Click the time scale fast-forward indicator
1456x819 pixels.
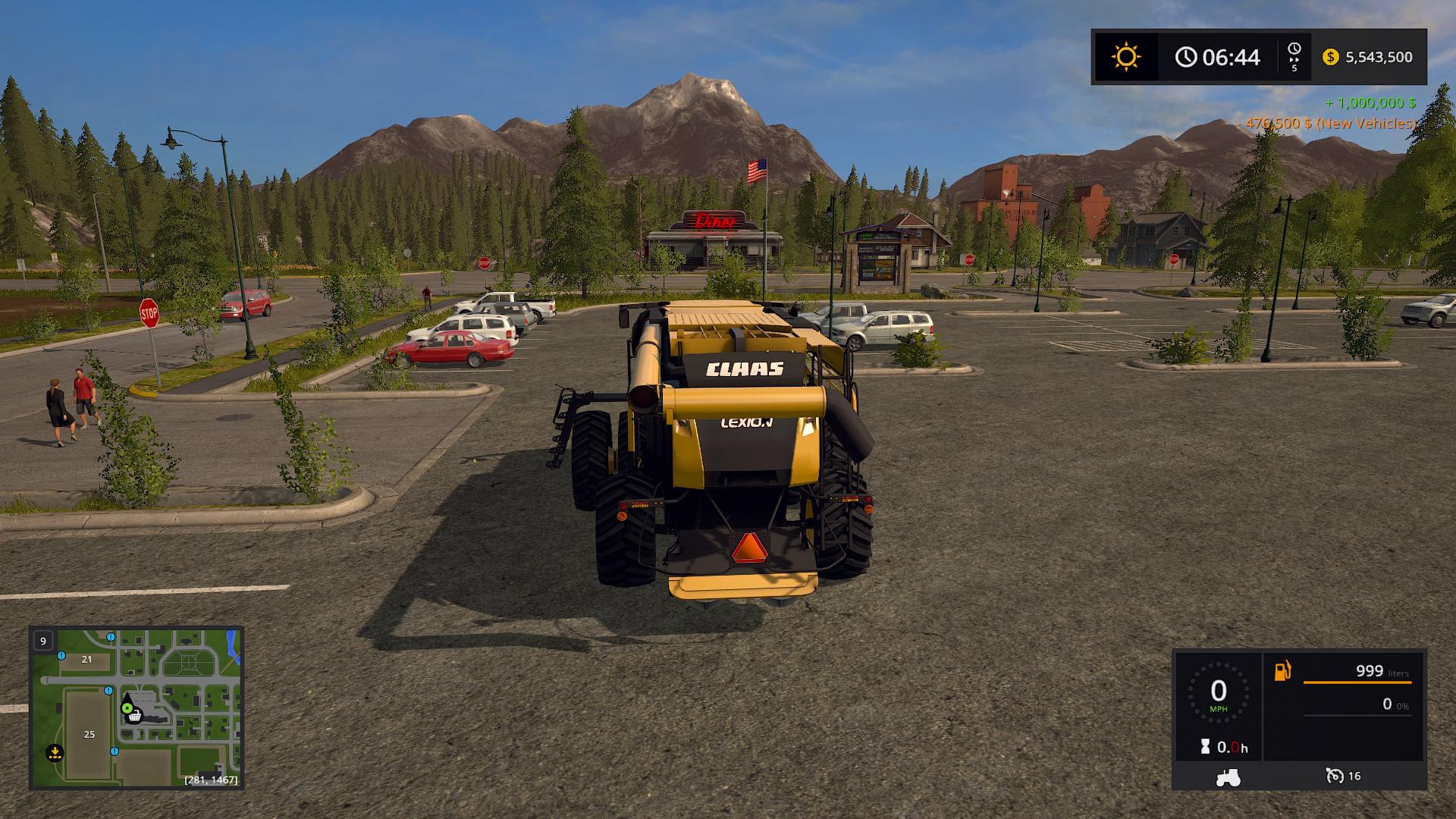[x=1294, y=57]
